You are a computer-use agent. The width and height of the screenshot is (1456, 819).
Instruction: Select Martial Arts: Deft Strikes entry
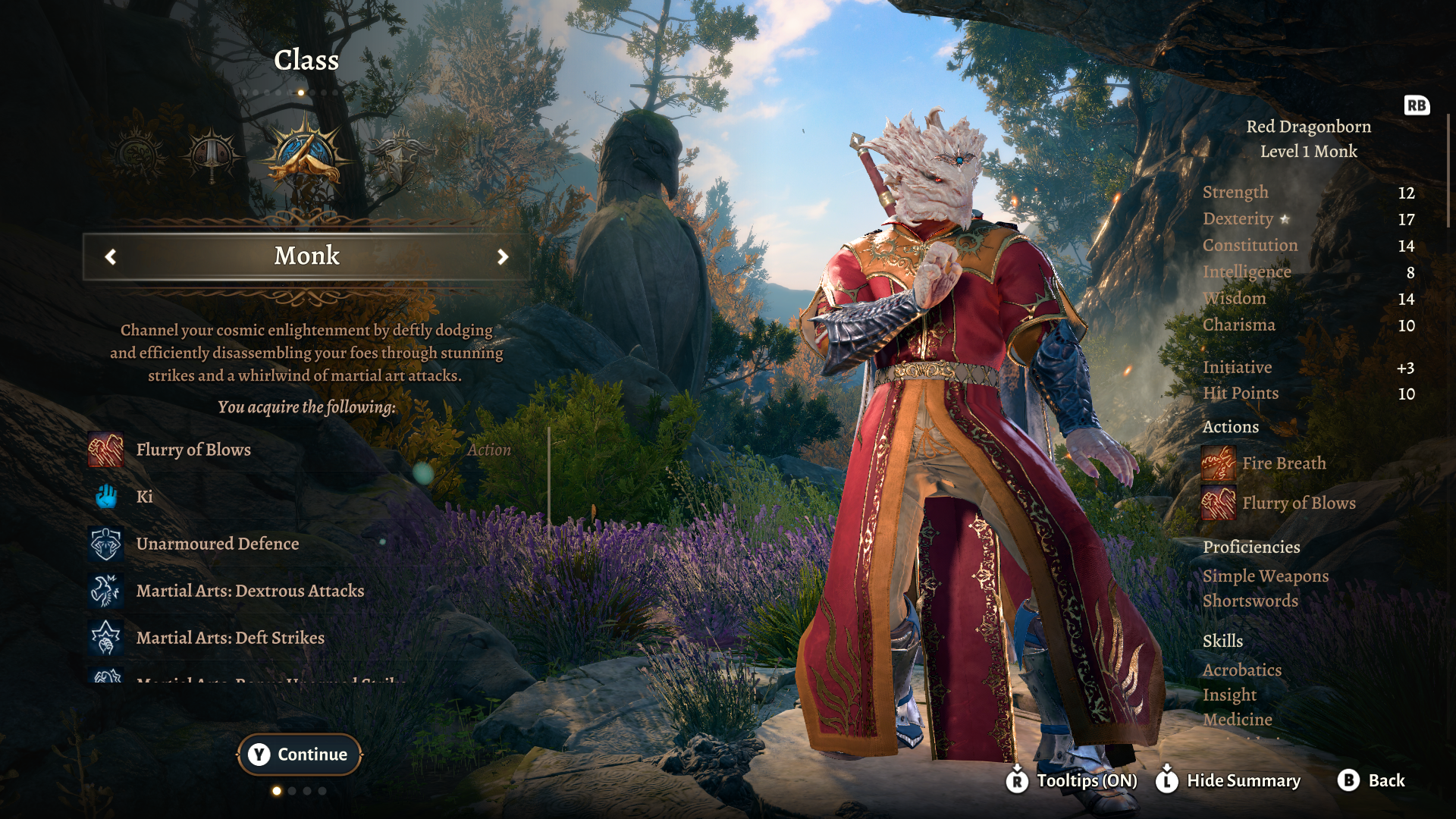230,638
